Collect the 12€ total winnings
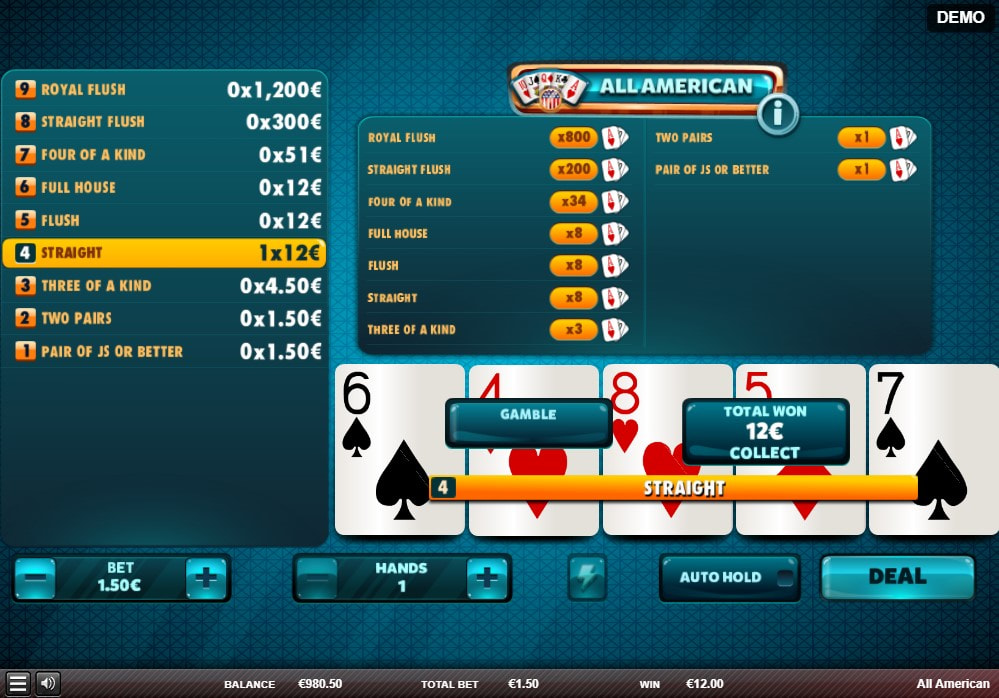The image size is (999, 698). [x=765, y=433]
